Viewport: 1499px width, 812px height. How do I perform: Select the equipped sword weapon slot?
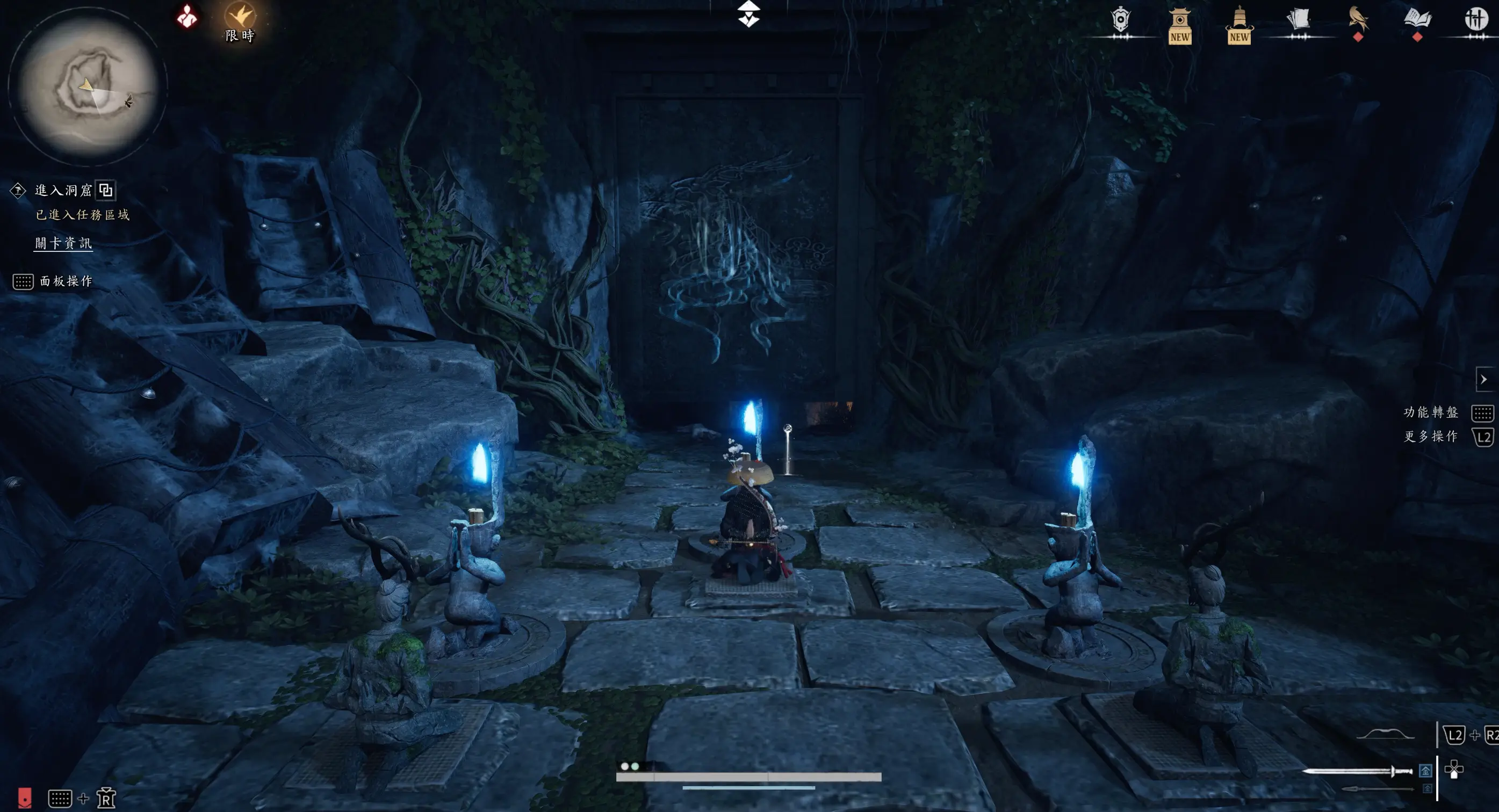(1357, 771)
